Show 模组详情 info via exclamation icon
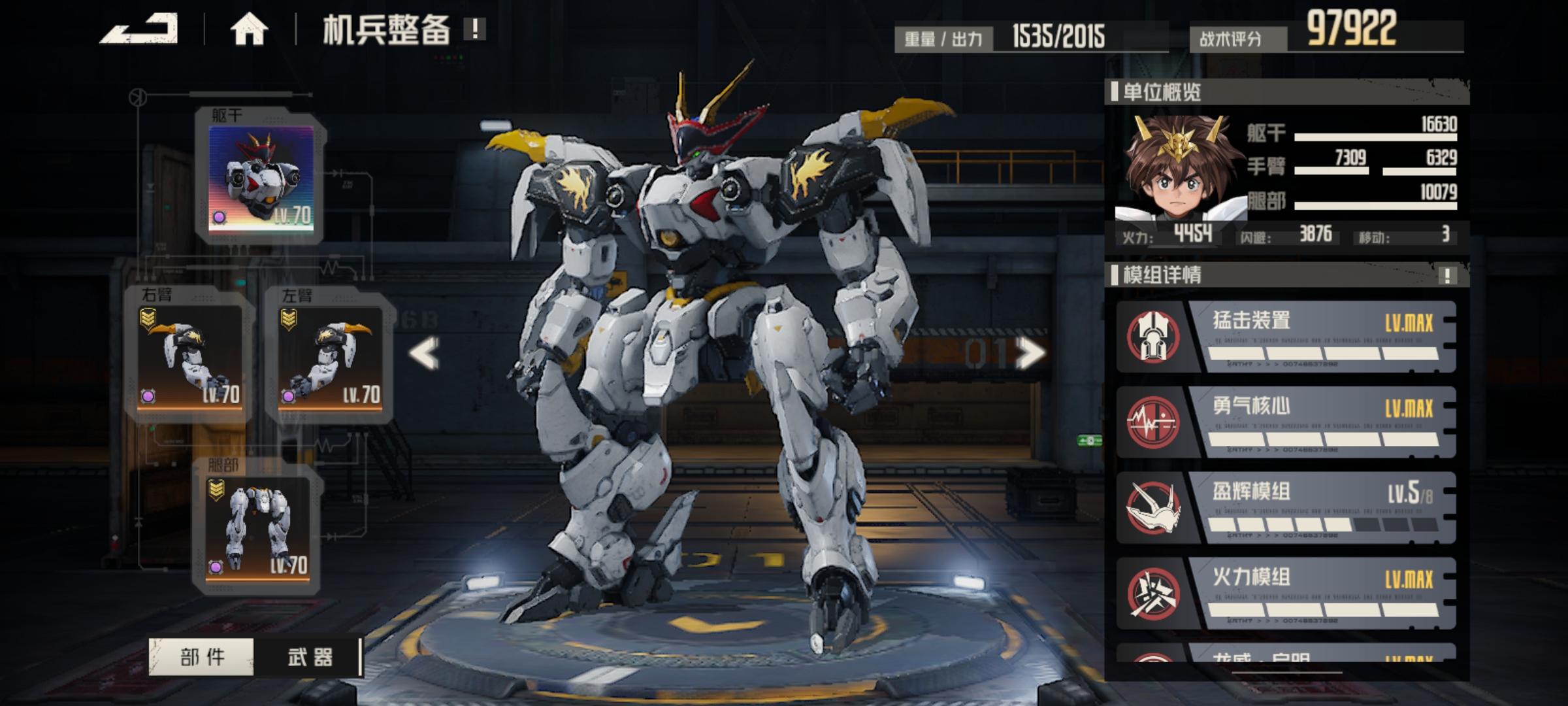The height and width of the screenshot is (706, 1568). point(1447,275)
